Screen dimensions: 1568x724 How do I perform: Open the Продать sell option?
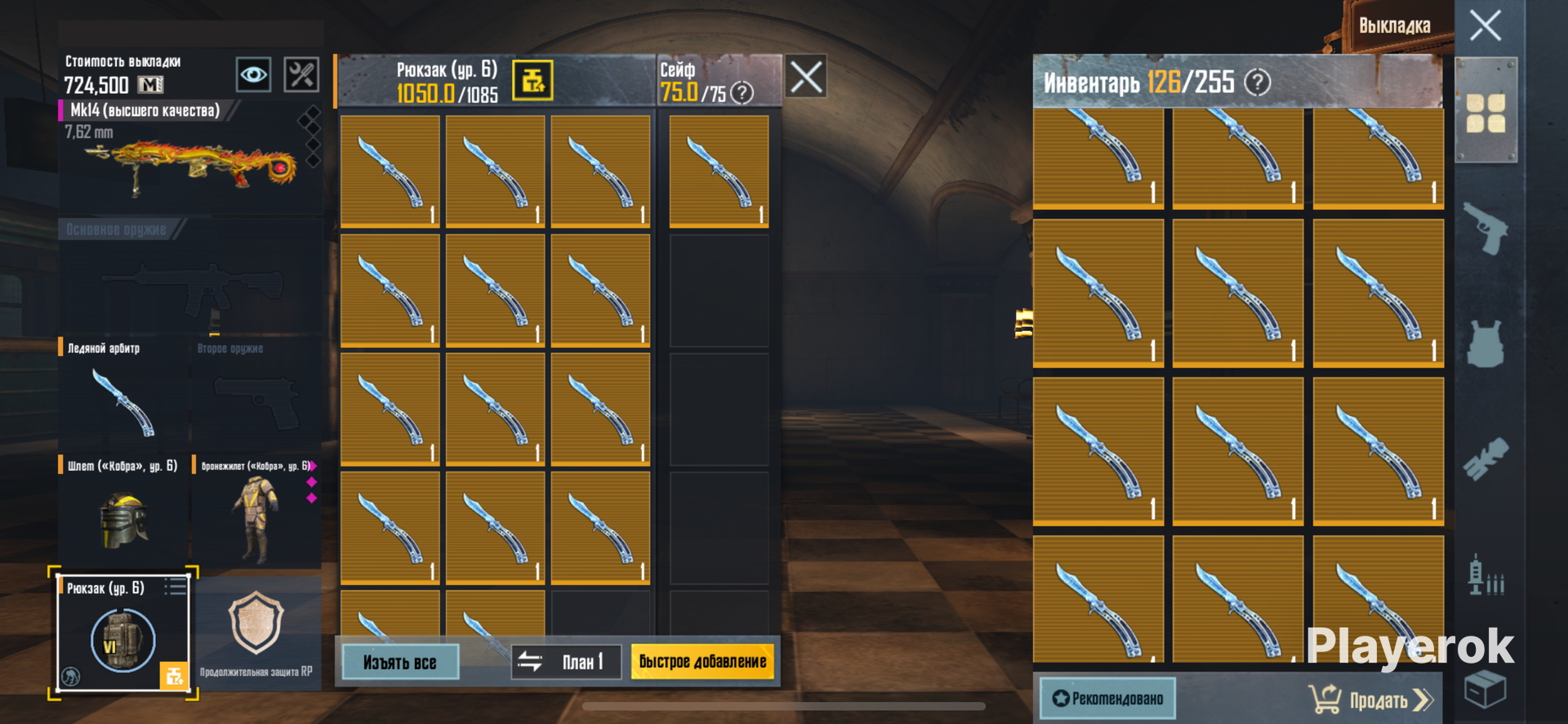coord(1372,700)
